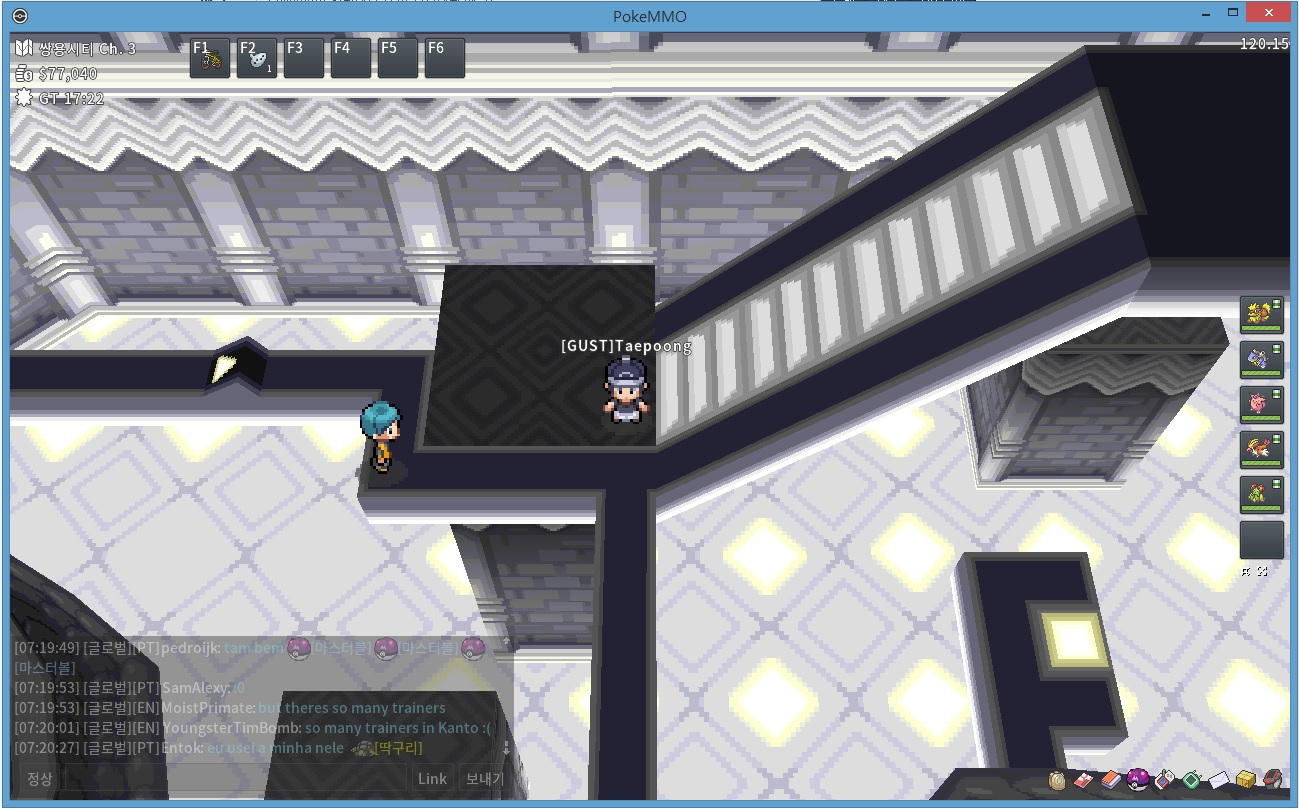Screen dimensions: 1299x808
Task: Open the region map icon beside the location name
Action: point(24,48)
